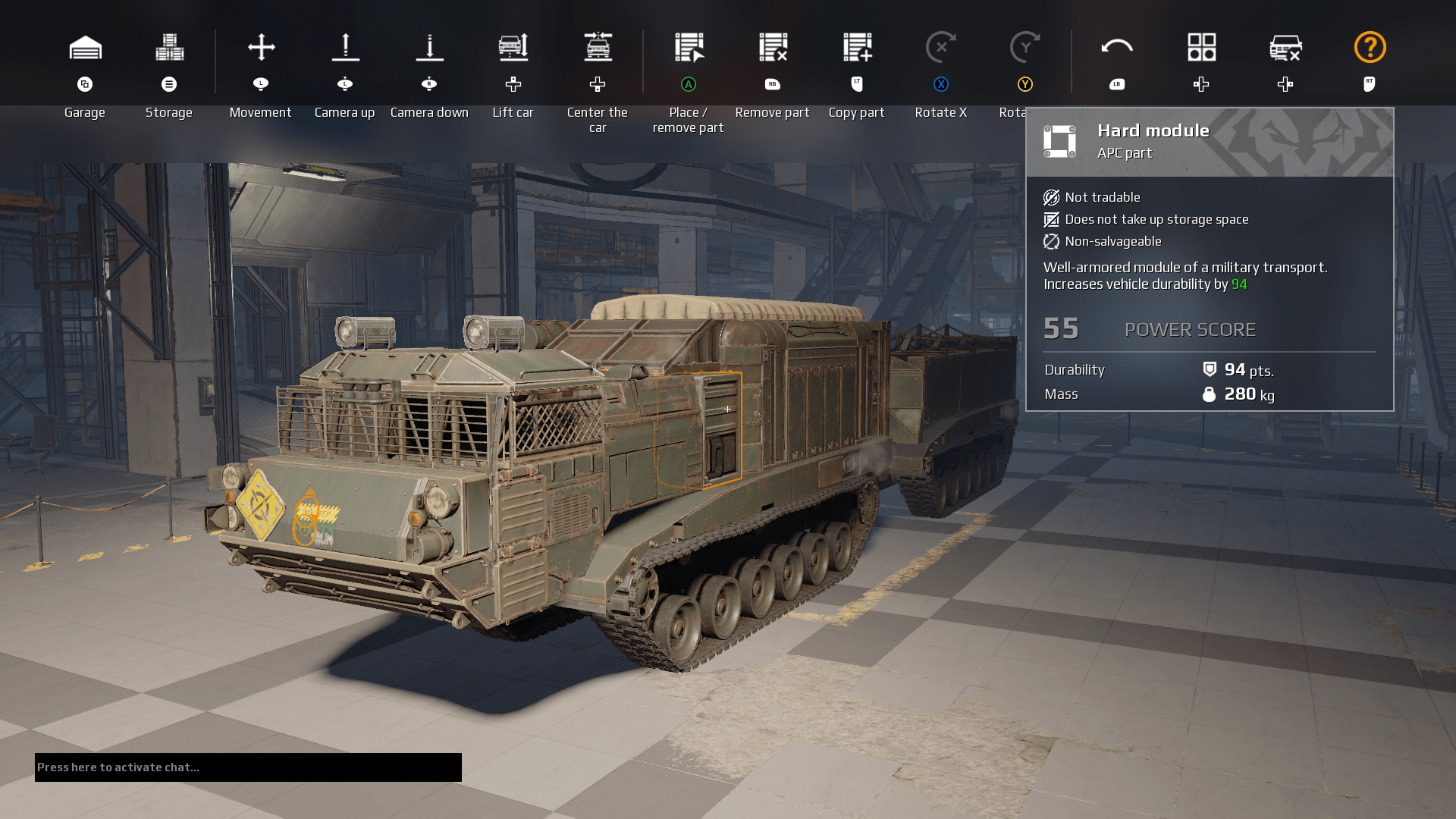The height and width of the screenshot is (819, 1456).
Task: Open the four-squares grid icon
Action: point(1201,48)
